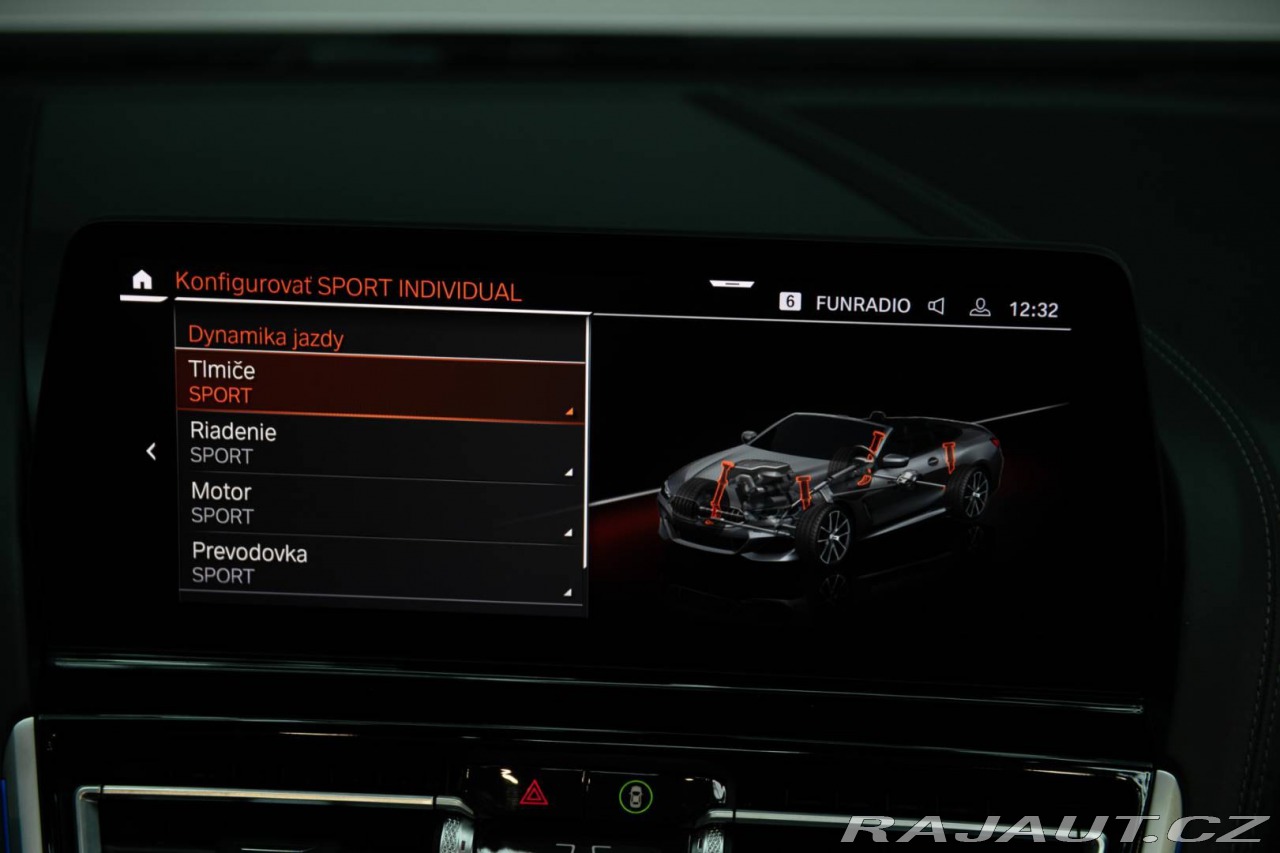Click the back arrow chevron
Image resolution: width=1280 pixels, height=853 pixels.
pos(151,452)
